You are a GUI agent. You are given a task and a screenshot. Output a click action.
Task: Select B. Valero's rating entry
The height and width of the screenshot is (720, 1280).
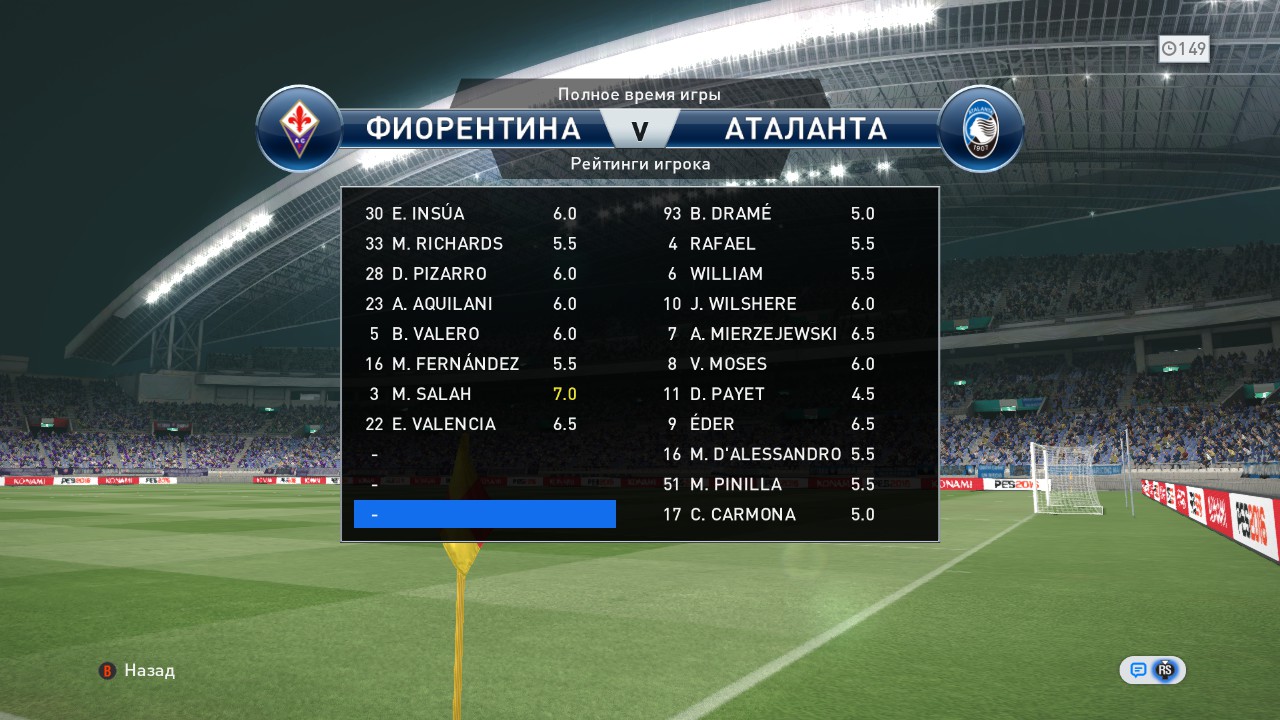pyautogui.click(x=470, y=334)
